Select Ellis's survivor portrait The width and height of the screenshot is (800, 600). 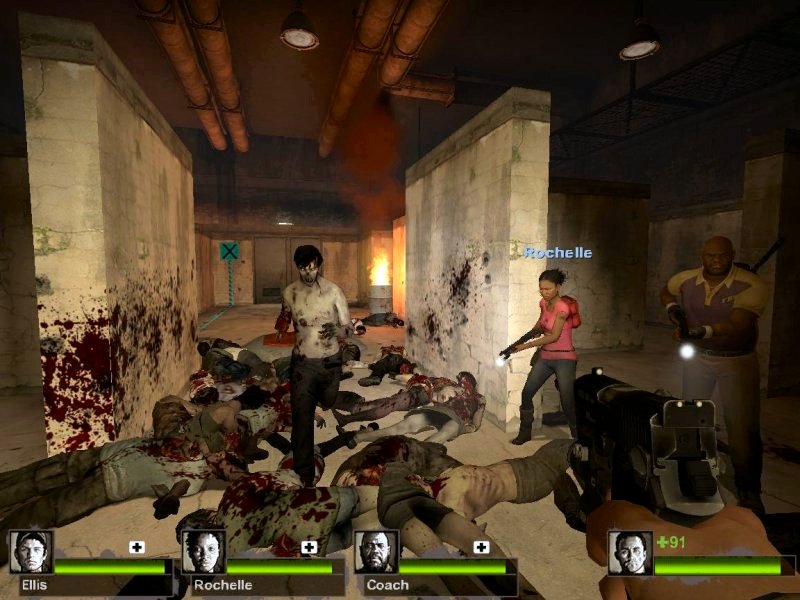[x=31, y=552]
